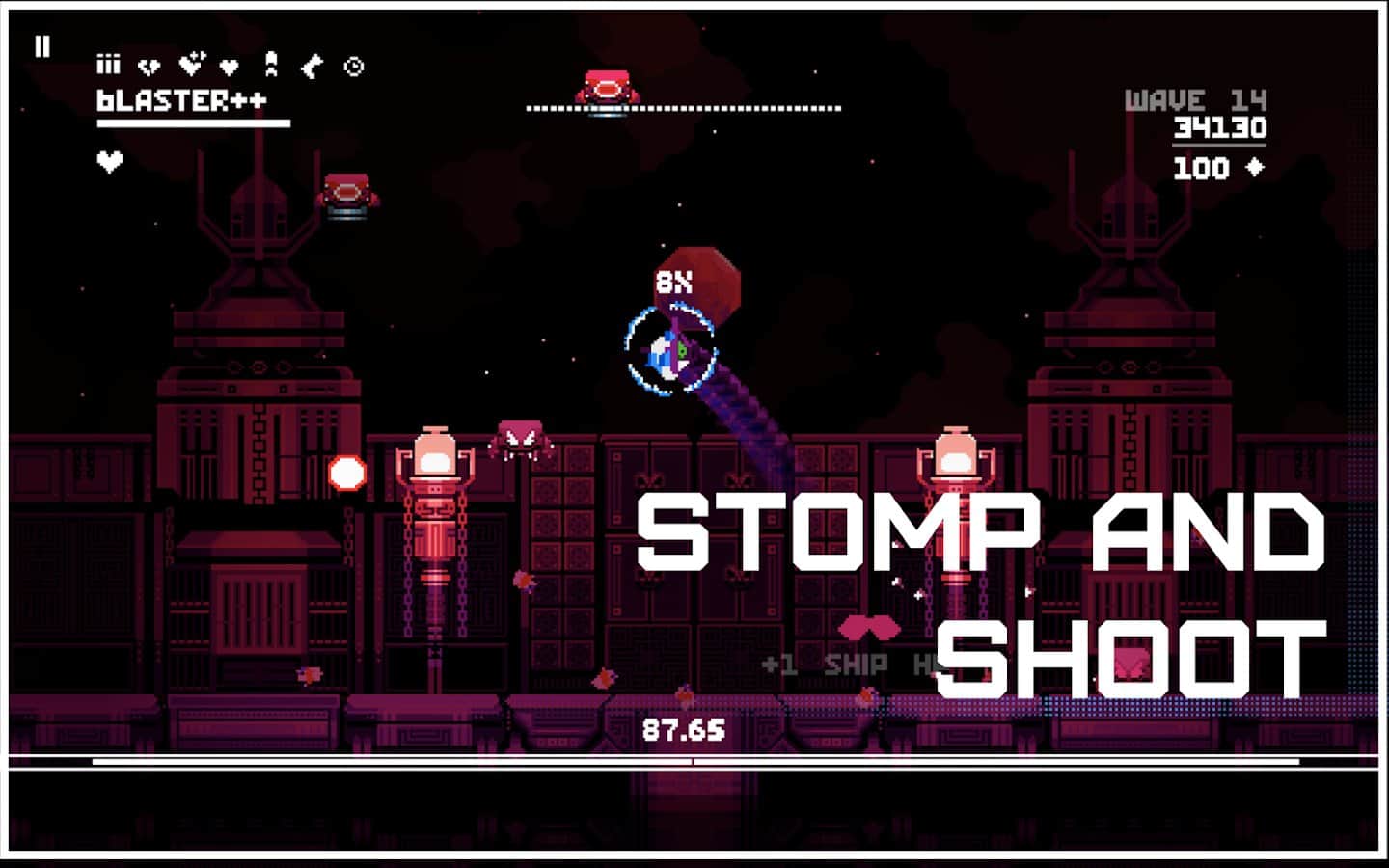Click the clock timer power-up icon
Image resolution: width=1389 pixels, height=868 pixels.
pyautogui.click(x=352, y=66)
